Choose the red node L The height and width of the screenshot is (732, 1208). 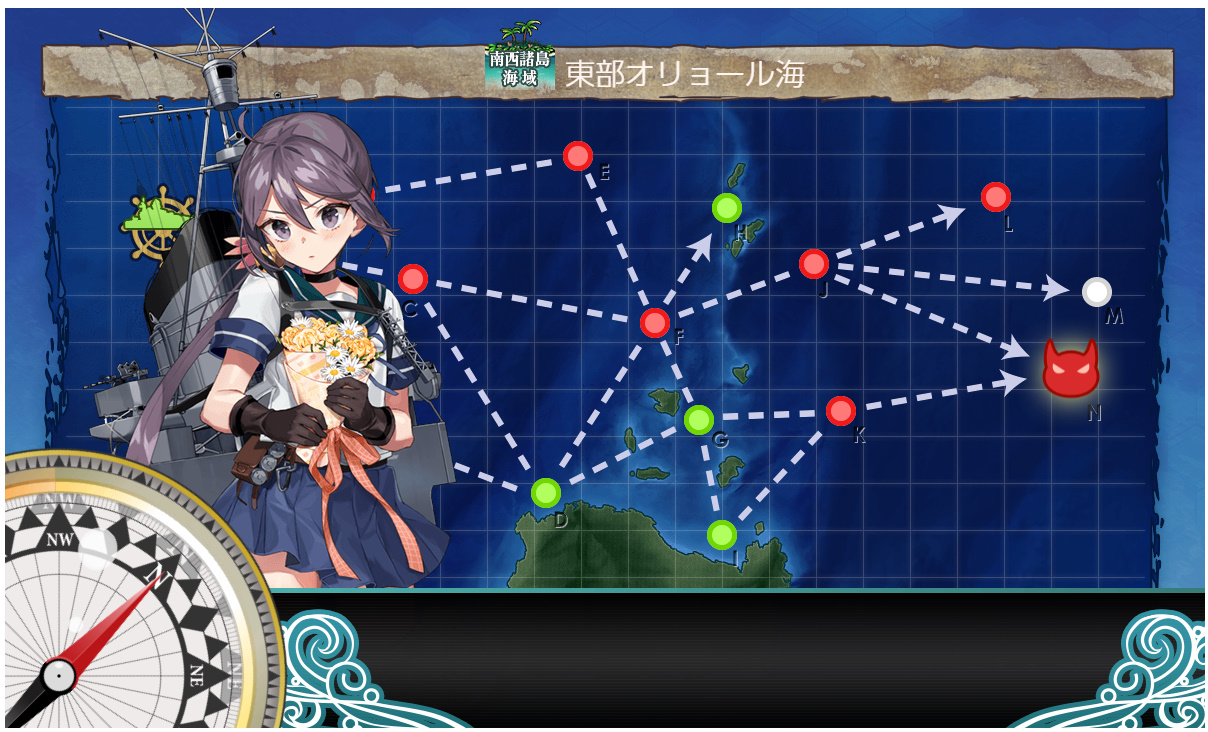[x=995, y=197]
